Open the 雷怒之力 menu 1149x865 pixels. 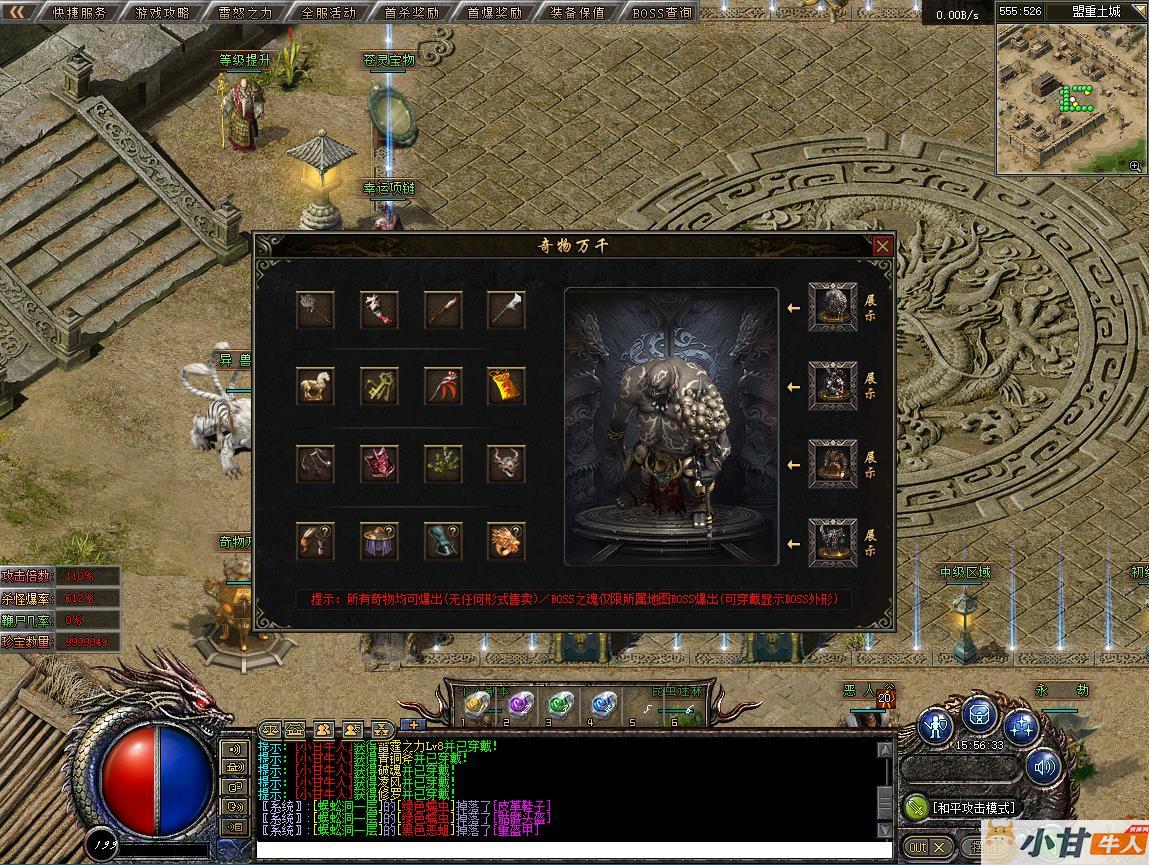(x=245, y=13)
